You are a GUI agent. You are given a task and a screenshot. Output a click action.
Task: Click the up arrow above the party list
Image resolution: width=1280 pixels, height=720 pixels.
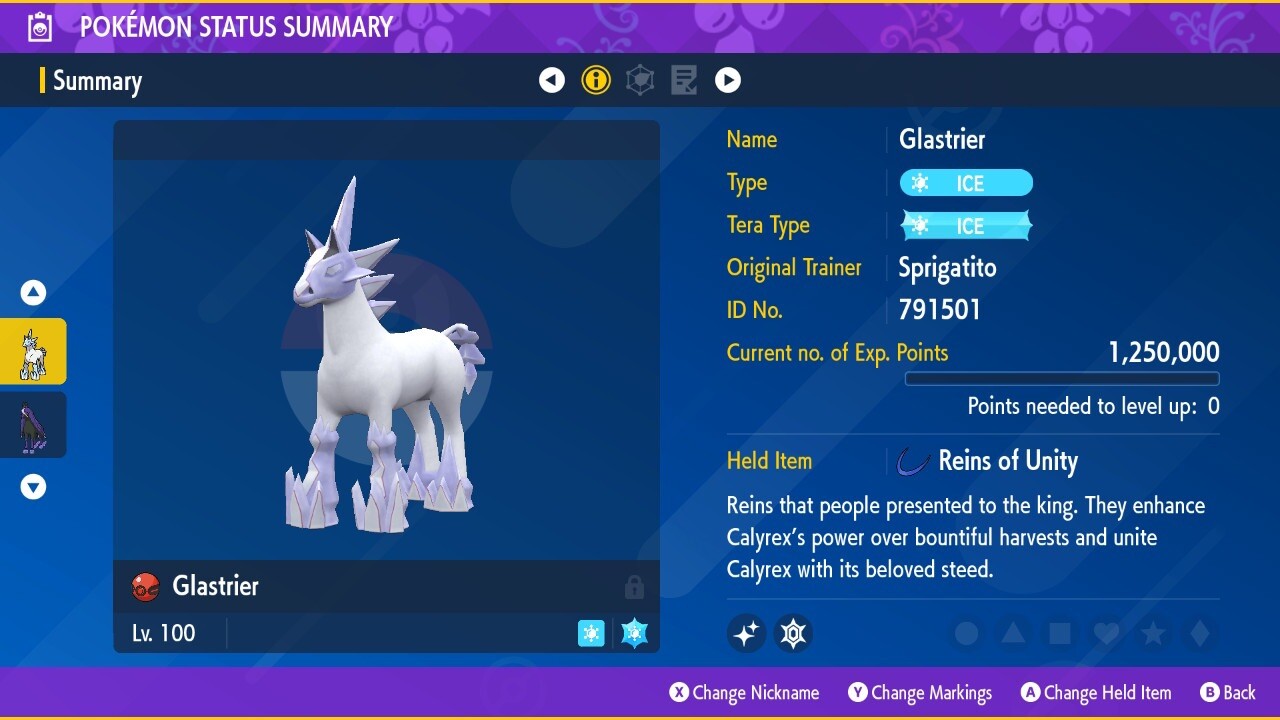(x=33, y=292)
